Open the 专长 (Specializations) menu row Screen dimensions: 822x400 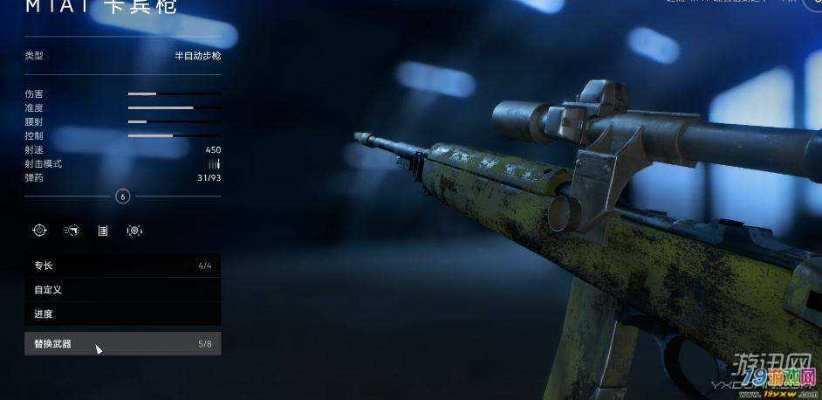point(122,266)
